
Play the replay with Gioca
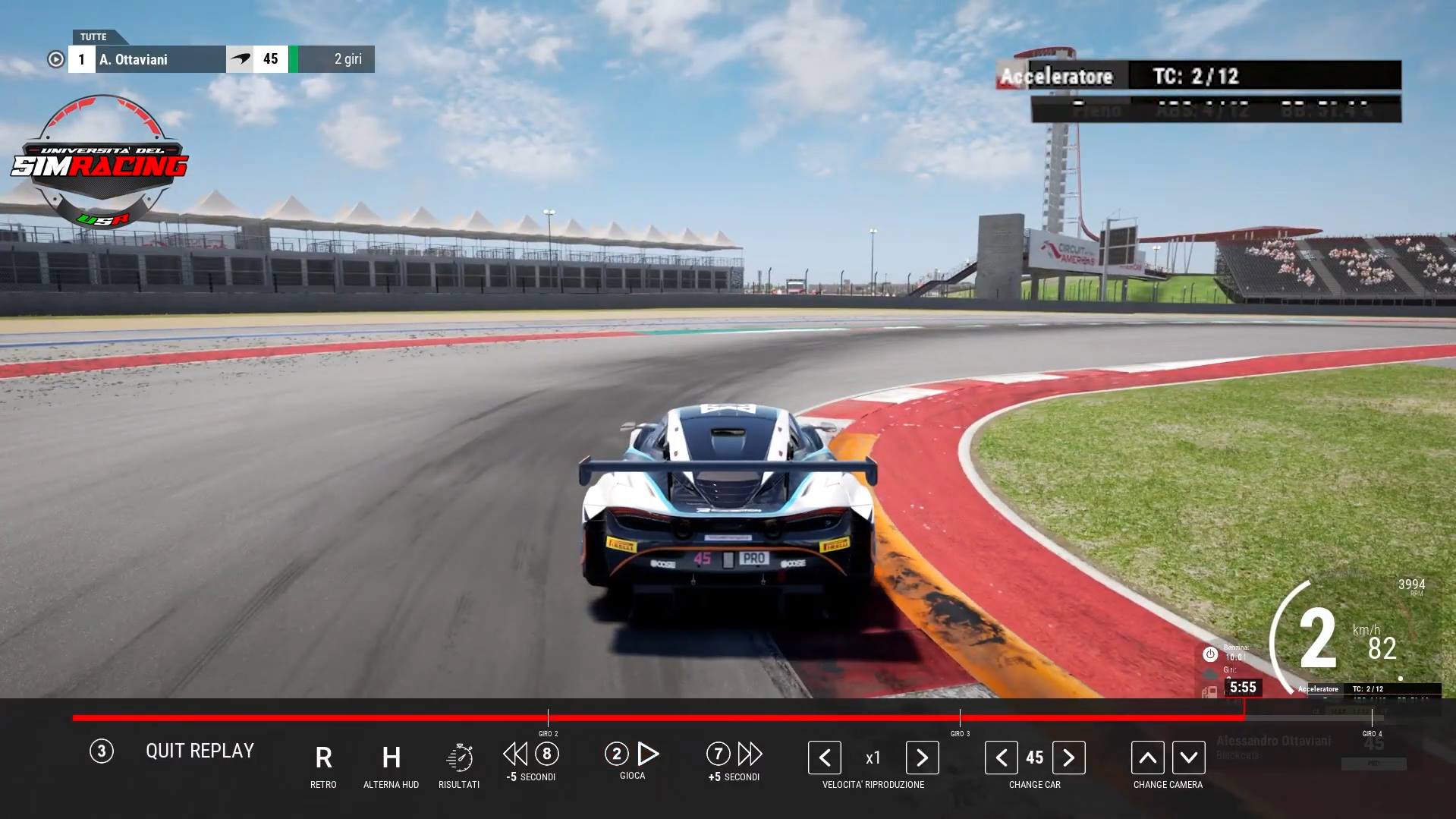pyautogui.click(x=646, y=754)
